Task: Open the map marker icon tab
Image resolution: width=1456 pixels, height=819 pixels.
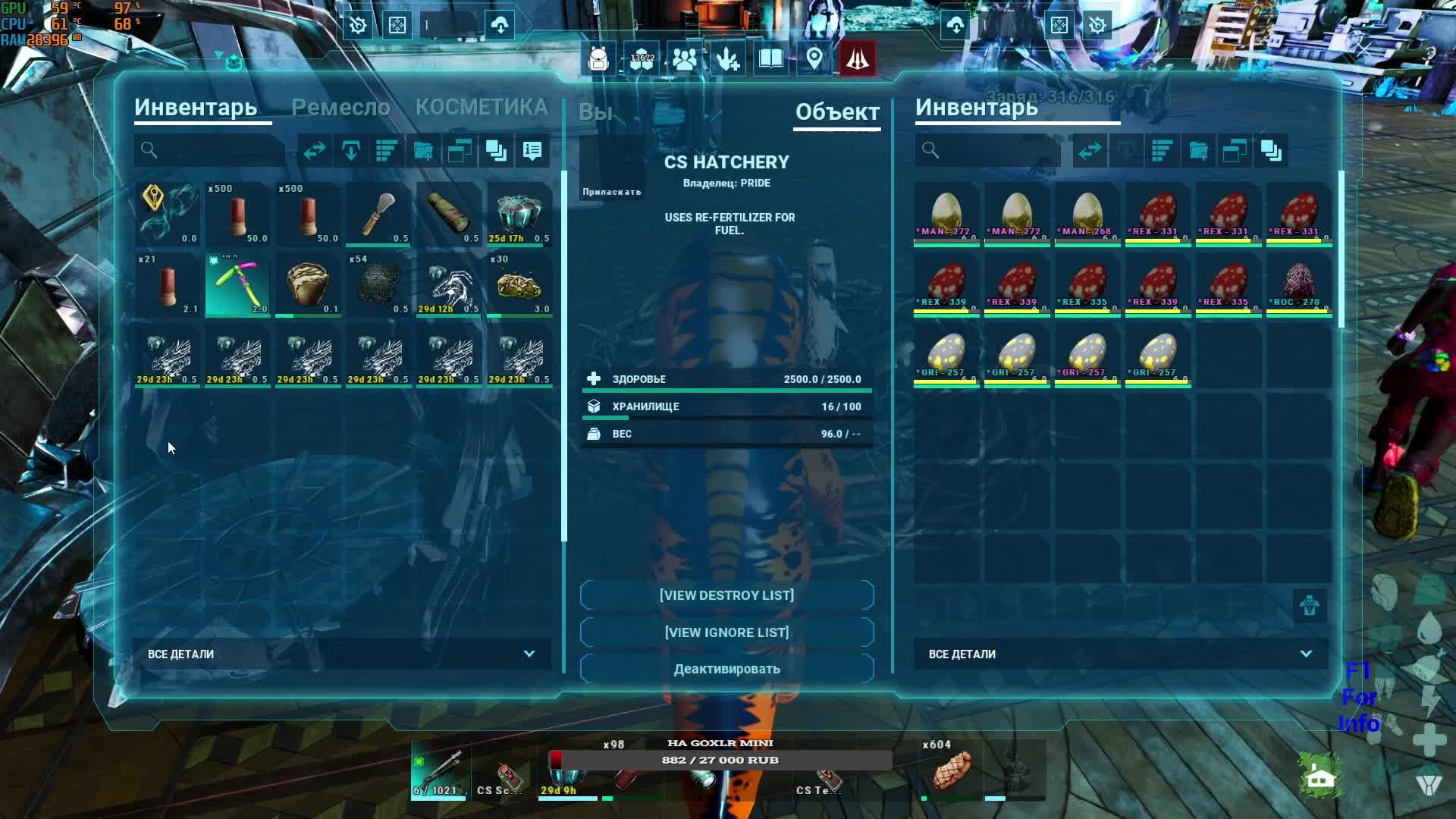Action: tap(814, 59)
